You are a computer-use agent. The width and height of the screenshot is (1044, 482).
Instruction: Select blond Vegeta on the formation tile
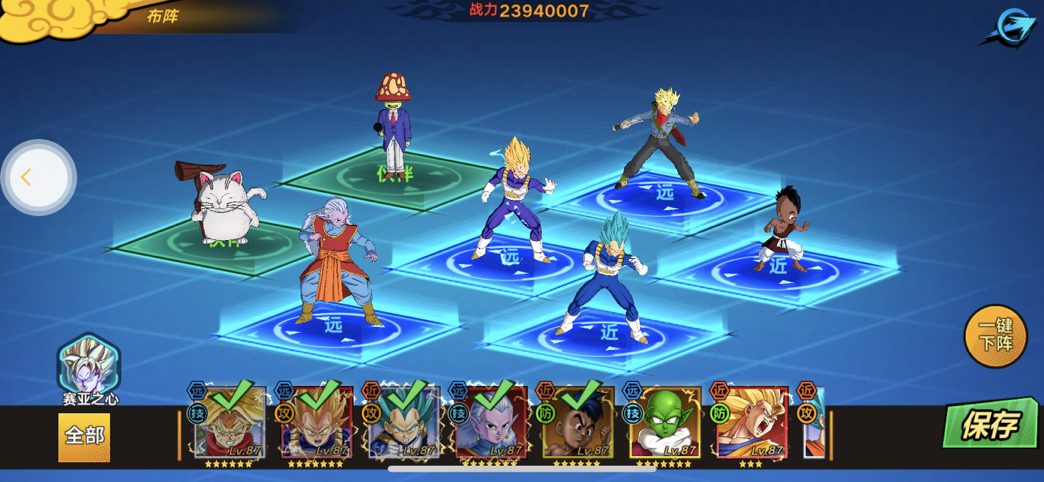513,200
